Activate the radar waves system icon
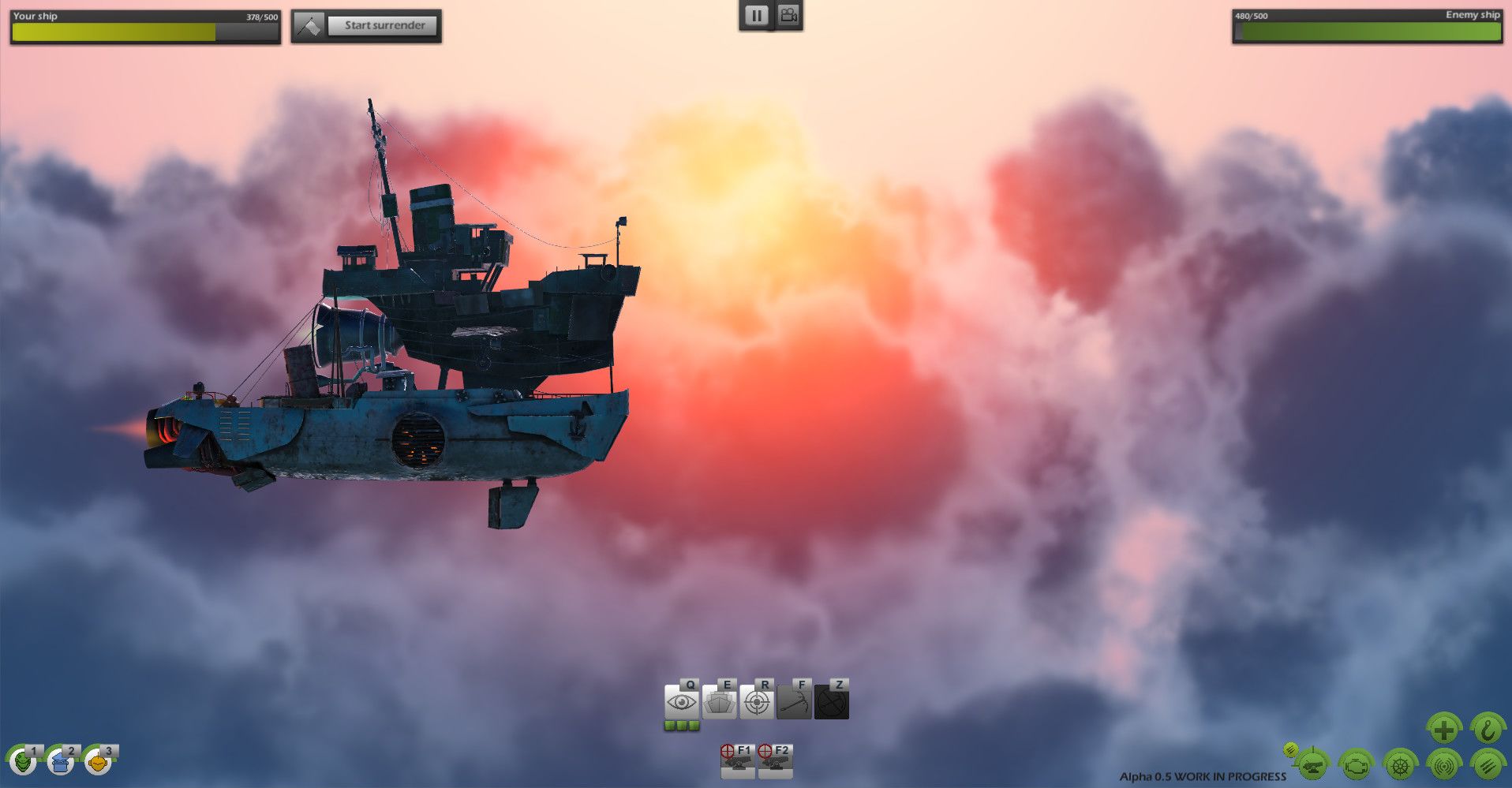The width and height of the screenshot is (1512, 788). [x=1443, y=765]
